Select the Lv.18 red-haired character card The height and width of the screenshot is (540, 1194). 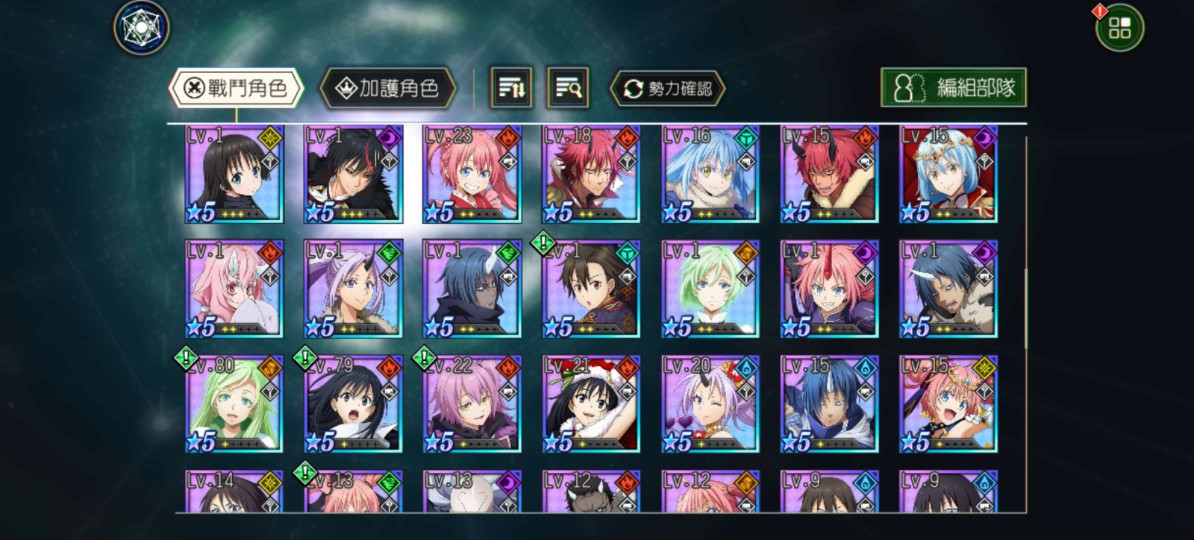[x=592, y=174]
